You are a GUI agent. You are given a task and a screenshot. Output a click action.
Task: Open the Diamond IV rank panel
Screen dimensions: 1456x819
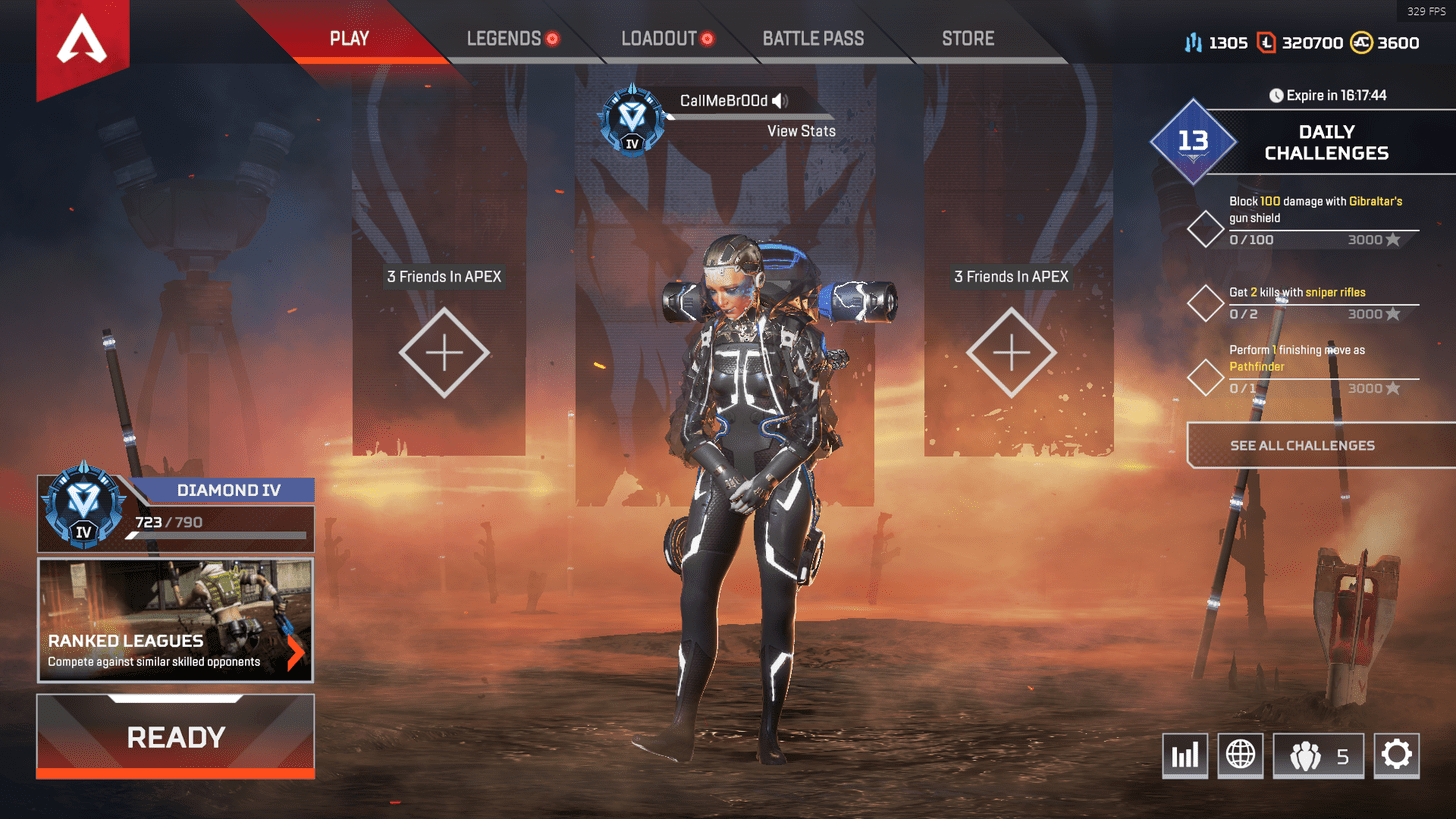click(176, 514)
